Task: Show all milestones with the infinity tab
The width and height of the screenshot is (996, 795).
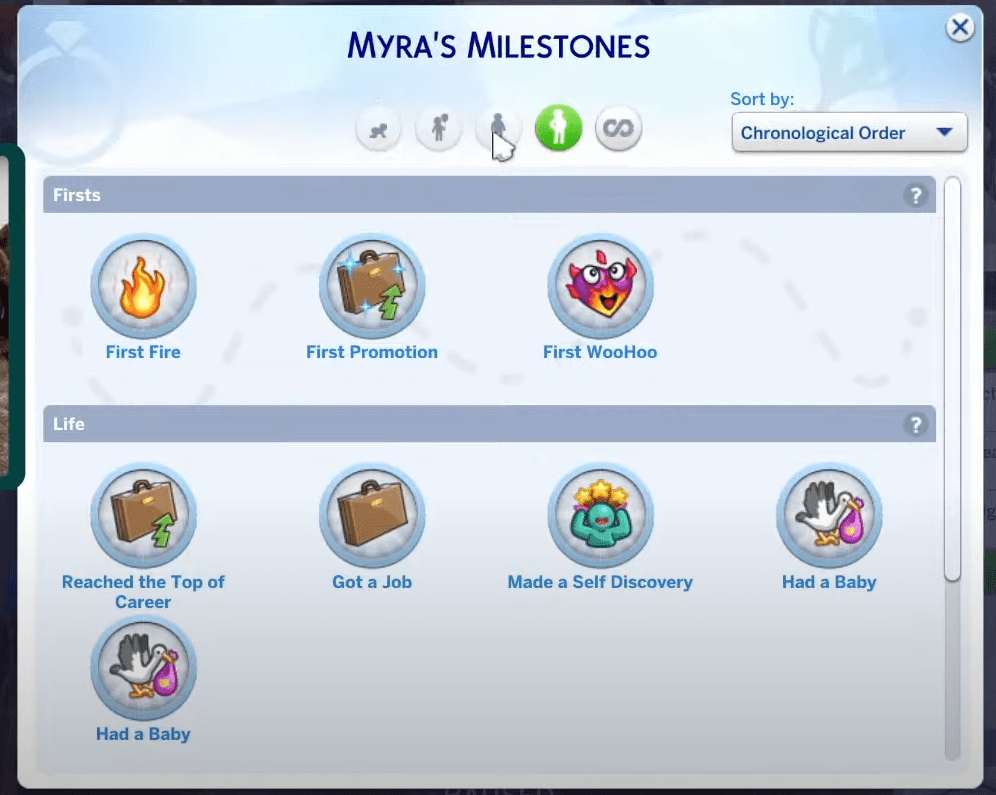Action: [x=618, y=129]
